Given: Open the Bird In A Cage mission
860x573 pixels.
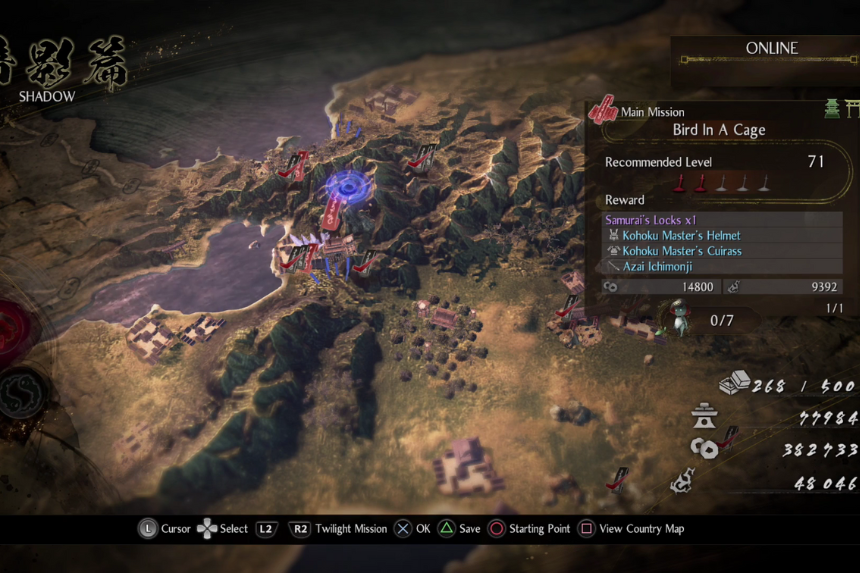Looking at the screenshot, I should pyautogui.click(x=719, y=130).
